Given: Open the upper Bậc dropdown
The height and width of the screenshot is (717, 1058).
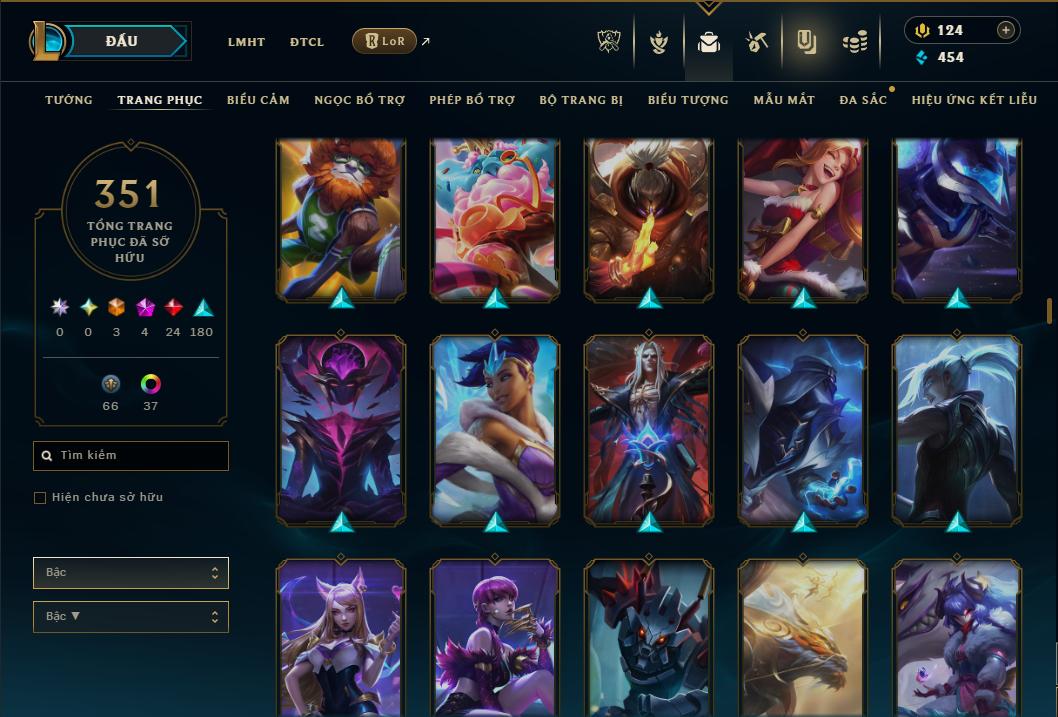Looking at the screenshot, I should tap(131, 573).
